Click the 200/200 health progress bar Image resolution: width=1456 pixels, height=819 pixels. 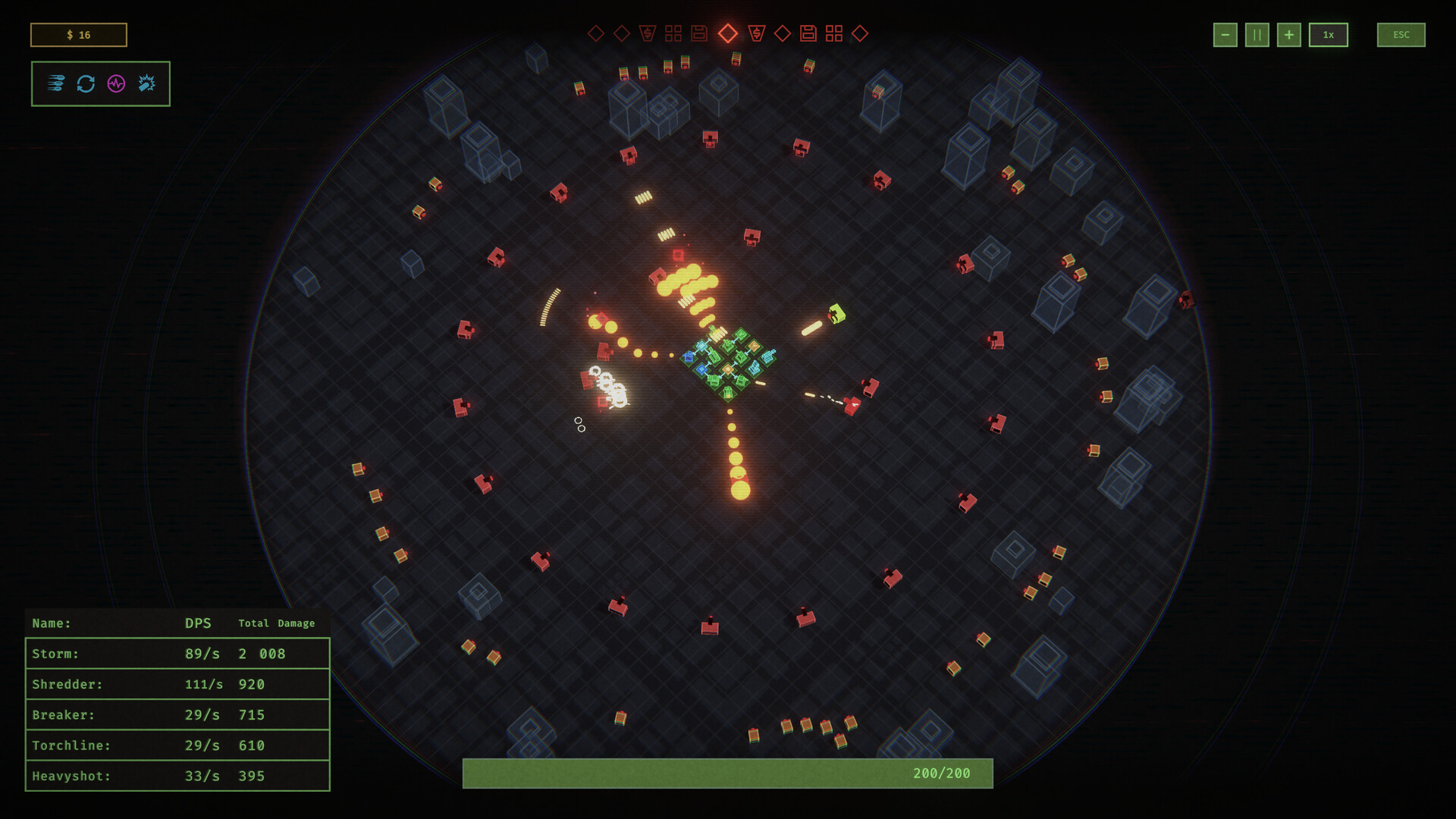point(727,773)
